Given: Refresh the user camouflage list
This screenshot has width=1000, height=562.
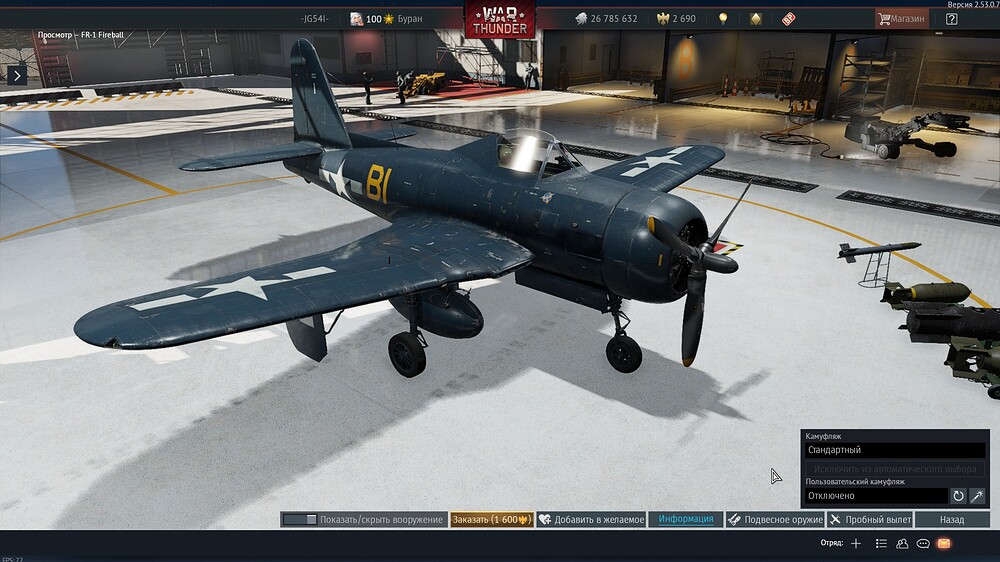Looking at the screenshot, I should click(x=958, y=496).
